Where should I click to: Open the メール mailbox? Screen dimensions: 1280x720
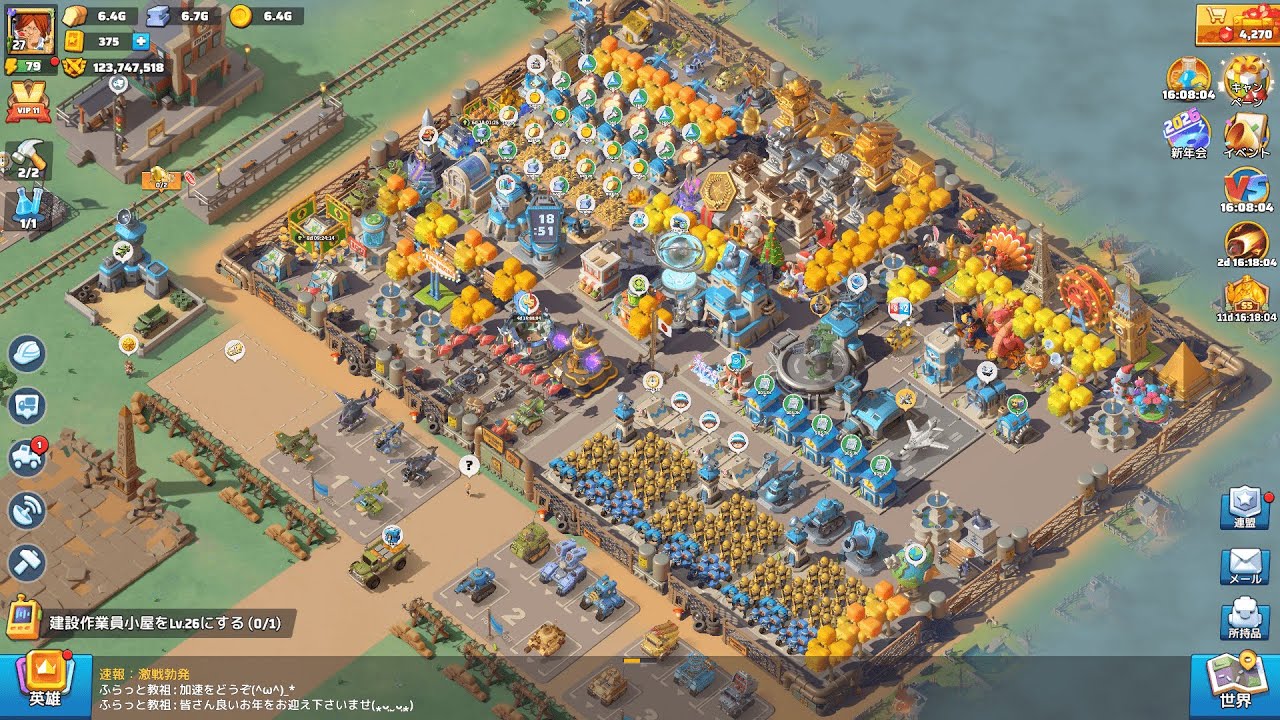1245,565
